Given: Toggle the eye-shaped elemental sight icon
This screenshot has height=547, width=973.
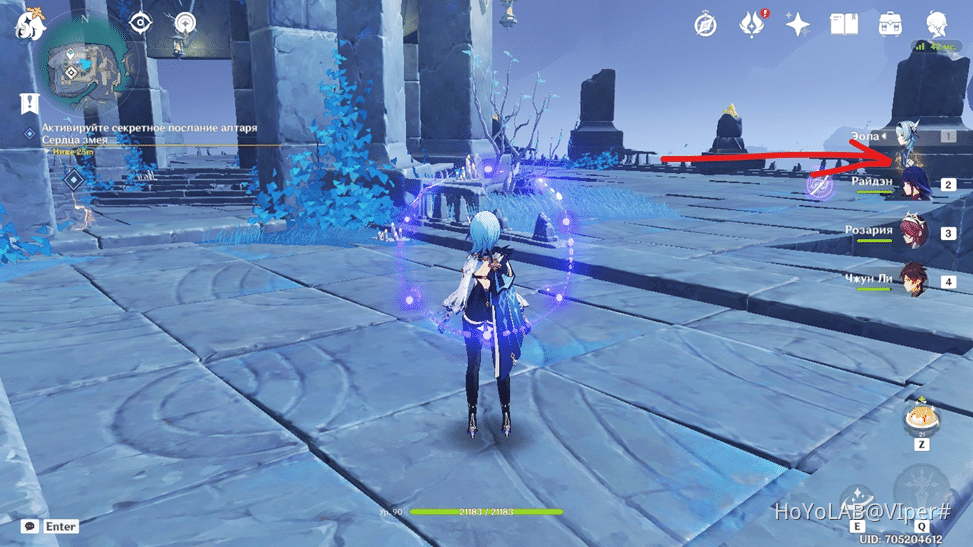Looking at the screenshot, I should coord(141,23).
